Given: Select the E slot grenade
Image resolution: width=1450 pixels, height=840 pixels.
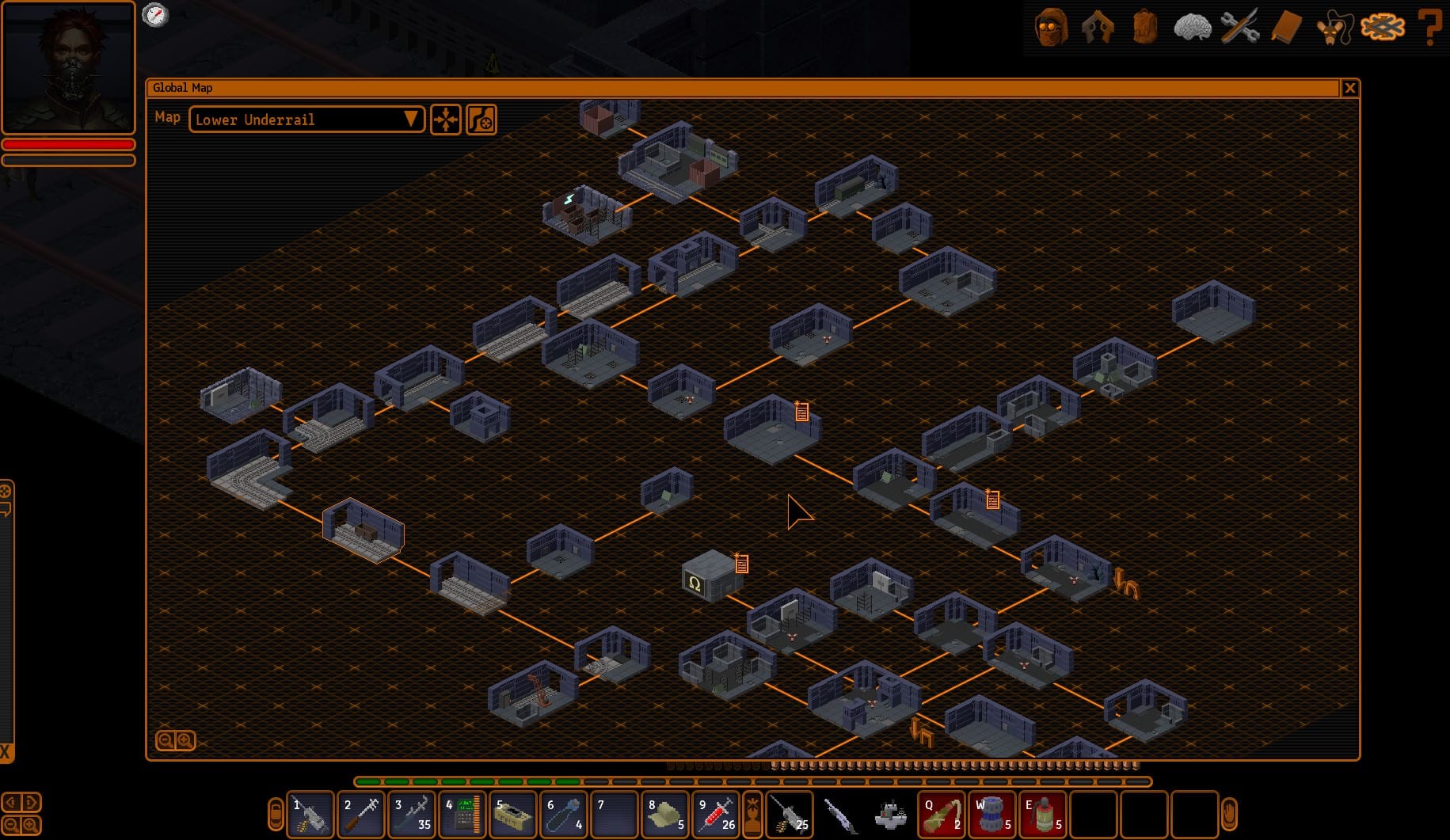Looking at the screenshot, I should (x=1042, y=814).
